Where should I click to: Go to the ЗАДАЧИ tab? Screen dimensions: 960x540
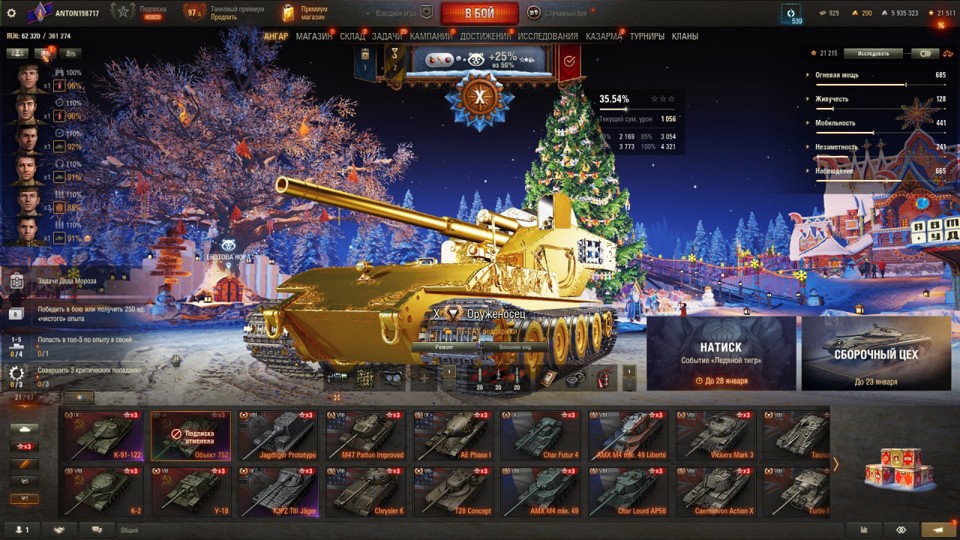click(x=387, y=36)
